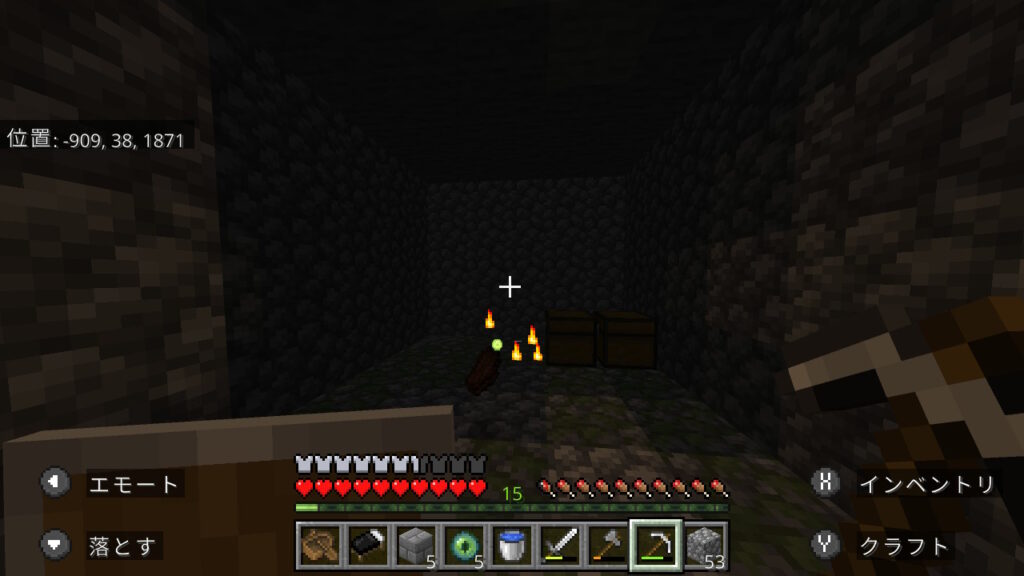
Task: Select the oak boat hotbar slot
Action: pyautogui.click(x=319, y=545)
